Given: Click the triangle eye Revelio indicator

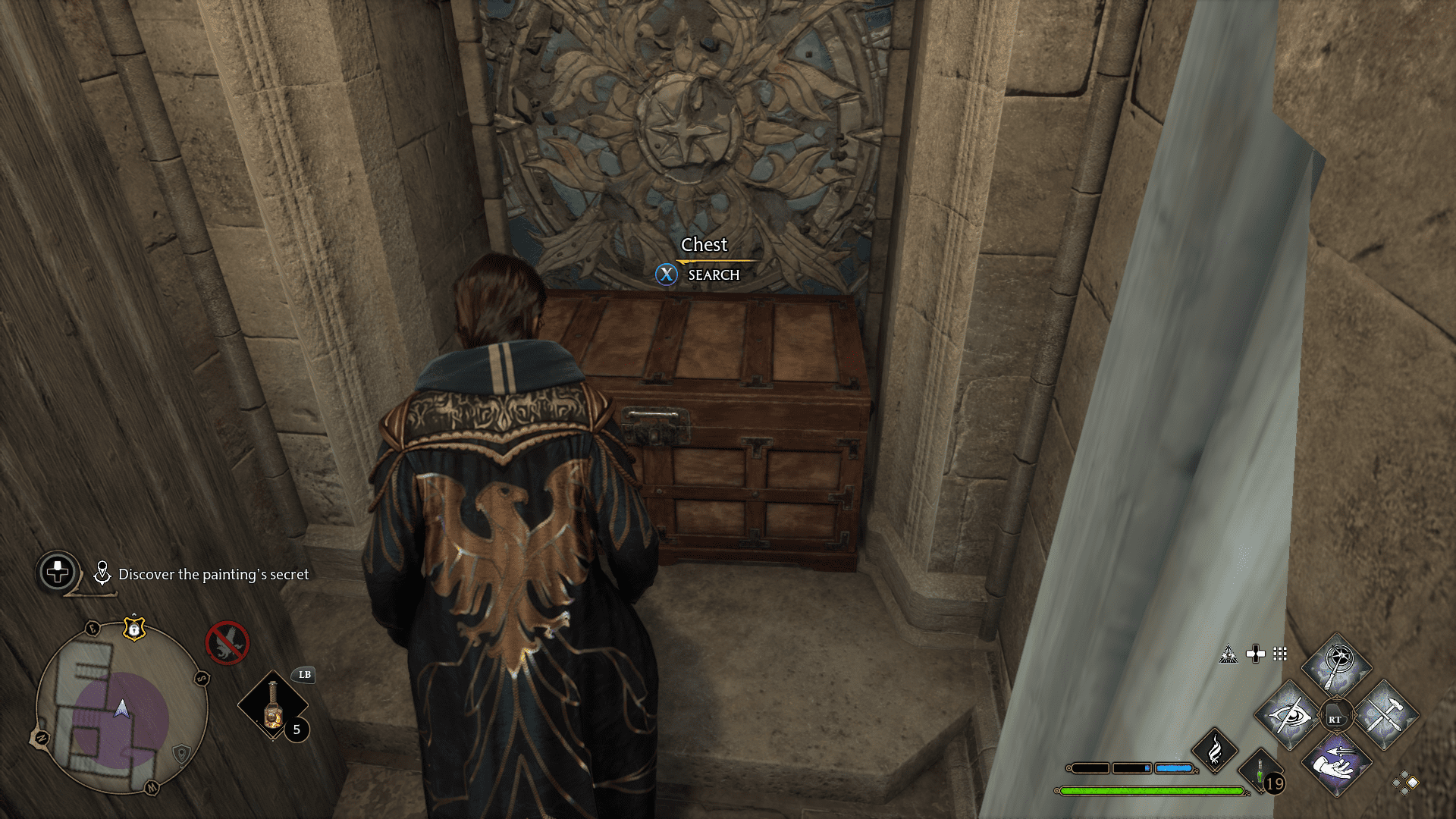Looking at the screenshot, I should click(x=1229, y=655).
